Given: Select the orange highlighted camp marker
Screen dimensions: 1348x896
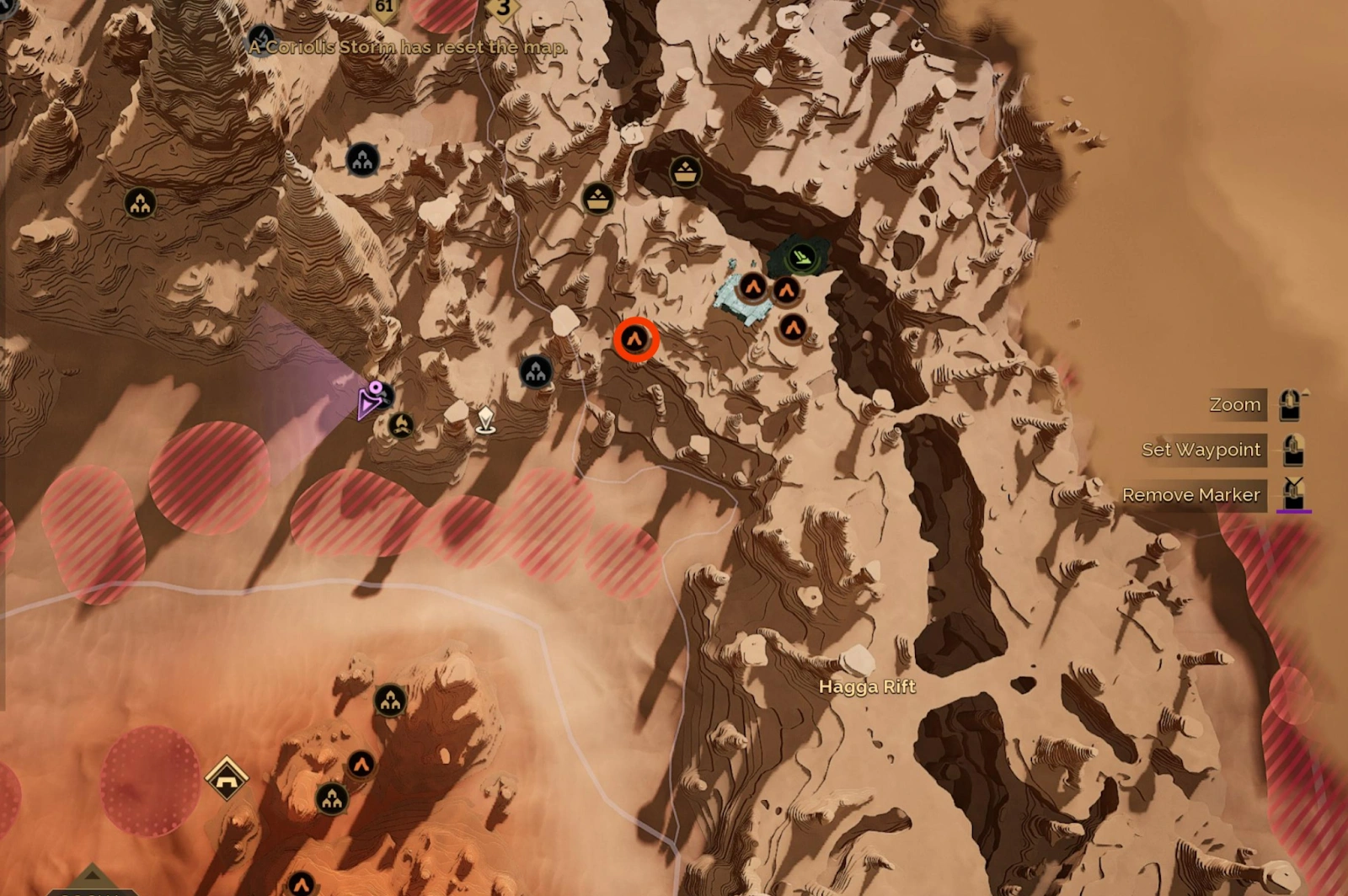Looking at the screenshot, I should [x=636, y=338].
